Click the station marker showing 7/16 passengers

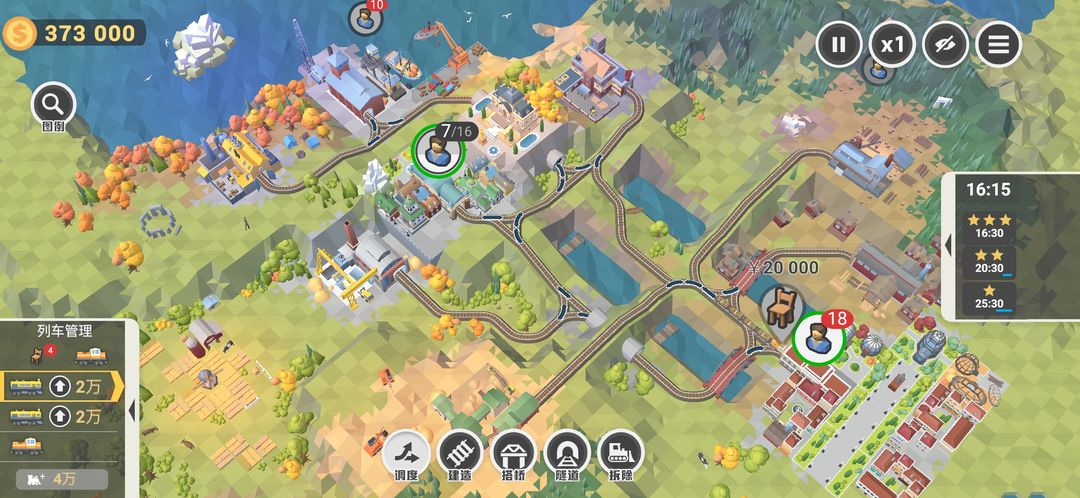click(x=438, y=150)
